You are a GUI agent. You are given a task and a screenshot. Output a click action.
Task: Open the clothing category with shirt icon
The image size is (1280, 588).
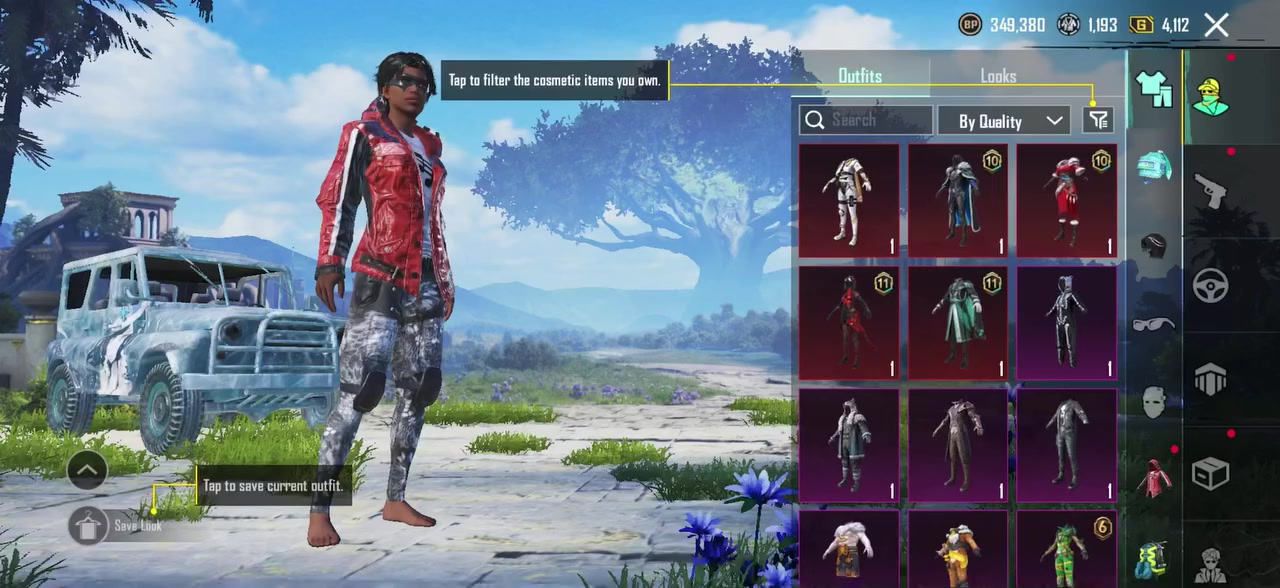pos(1154,90)
